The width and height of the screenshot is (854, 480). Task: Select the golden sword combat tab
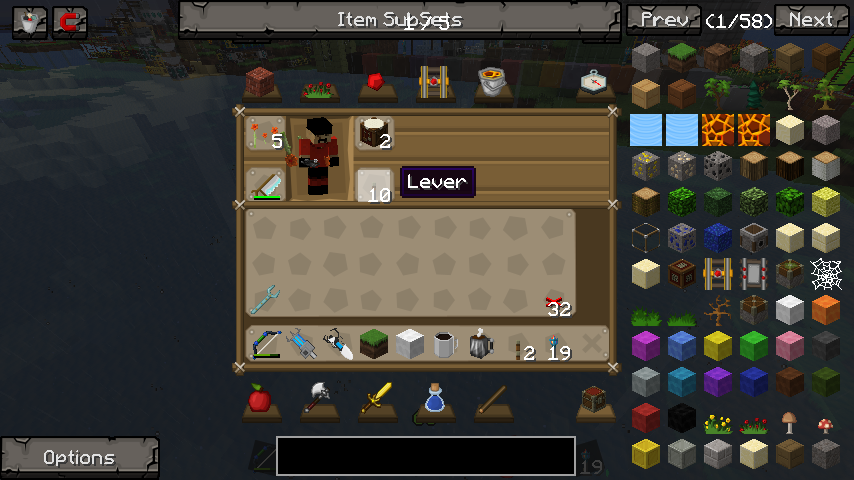pyautogui.click(x=376, y=400)
